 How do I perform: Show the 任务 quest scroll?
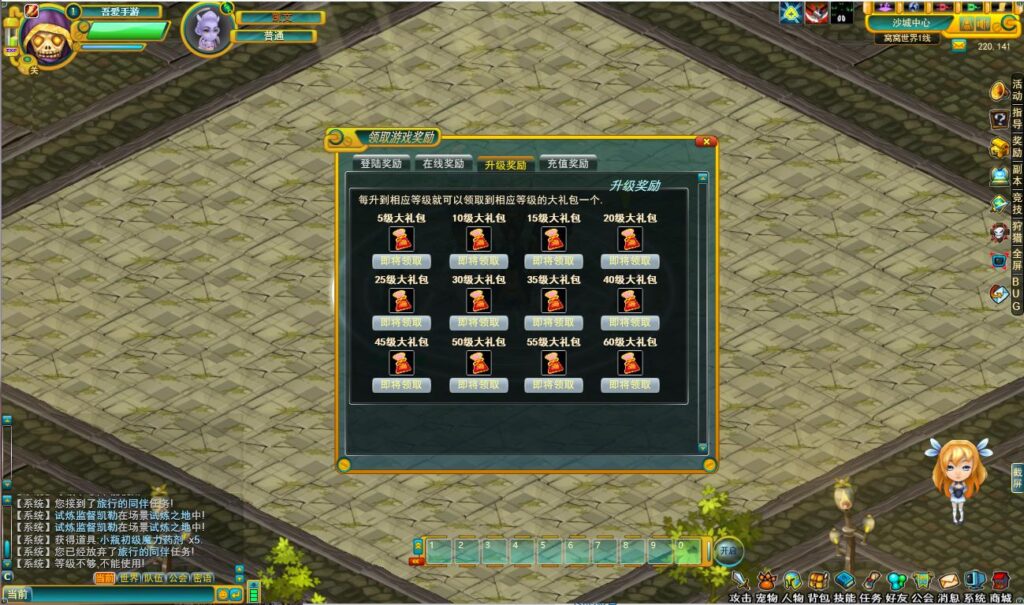[870, 582]
